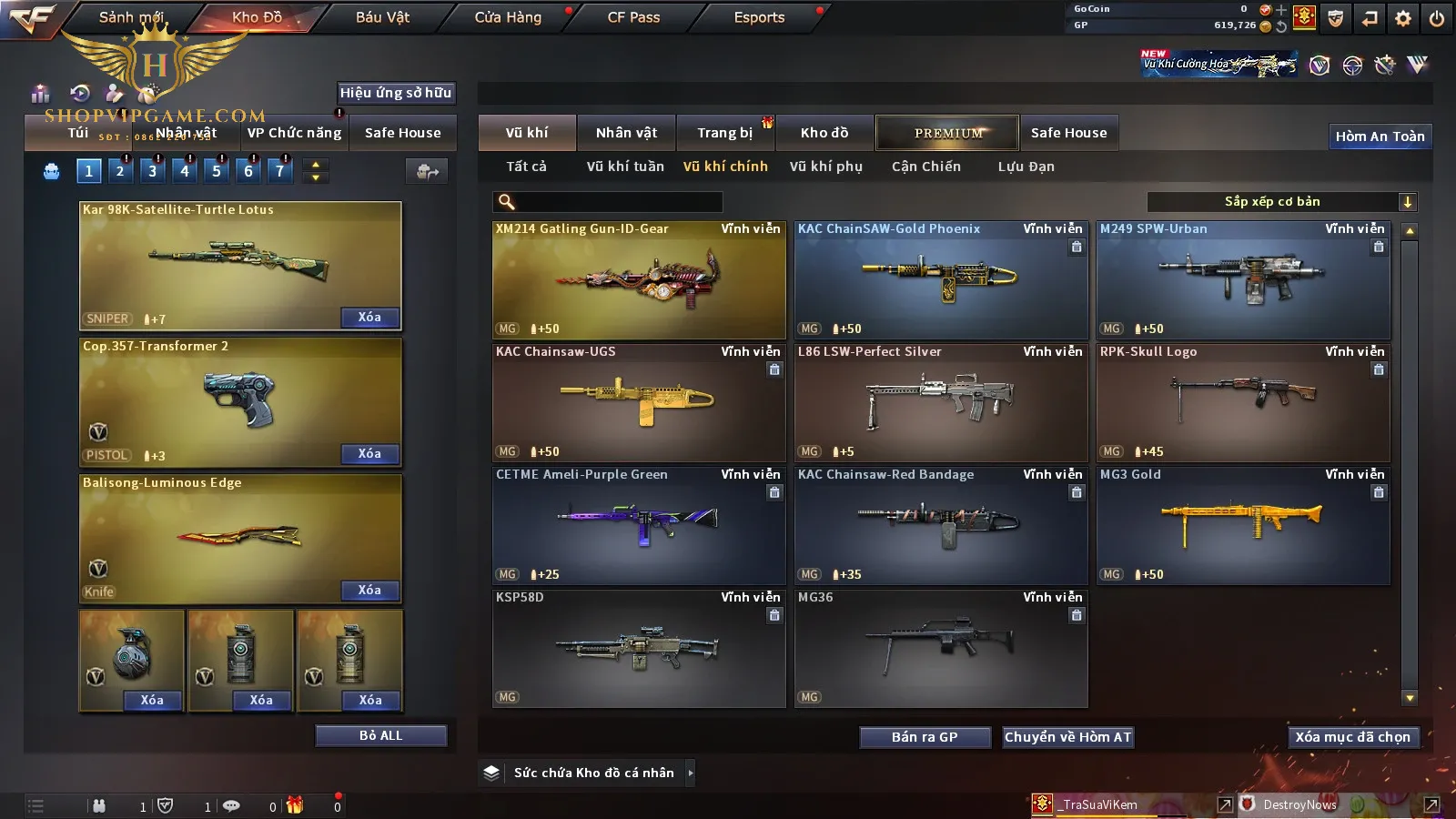Image resolution: width=1456 pixels, height=819 pixels.
Task: Move item with Chuyển về Hòm AT
Action: click(1067, 737)
